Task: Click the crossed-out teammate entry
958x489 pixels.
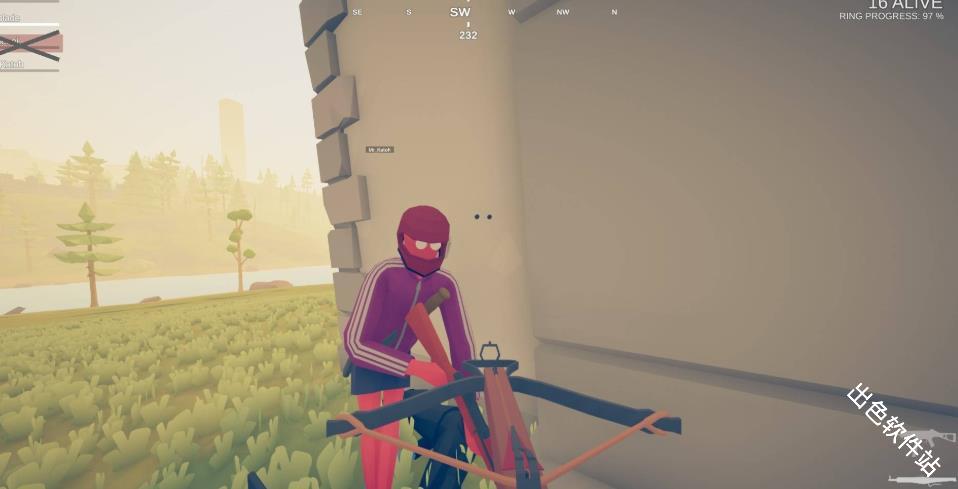Action: click(x=30, y=44)
